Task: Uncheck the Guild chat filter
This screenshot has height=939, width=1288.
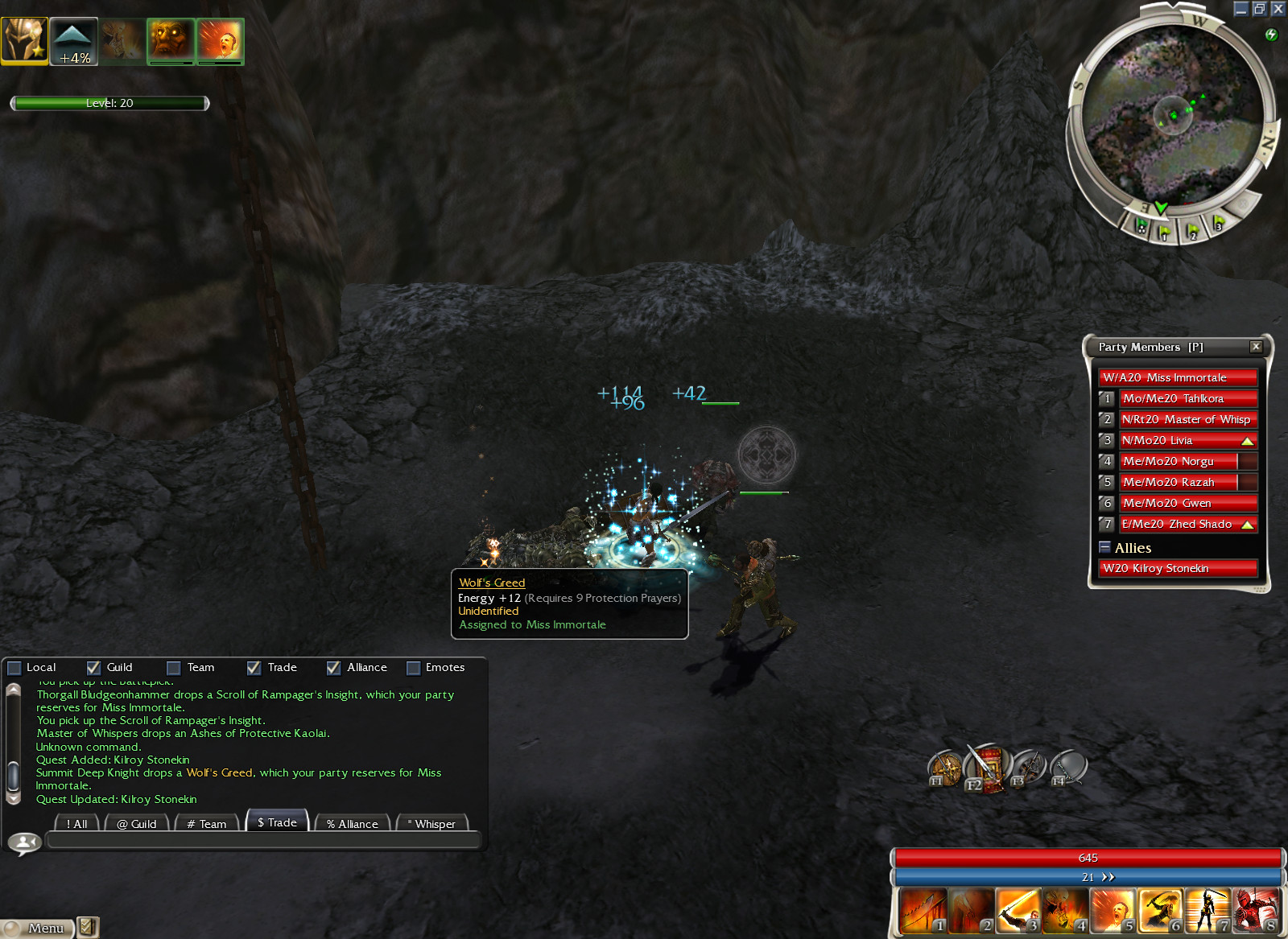Action: click(x=94, y=668)
